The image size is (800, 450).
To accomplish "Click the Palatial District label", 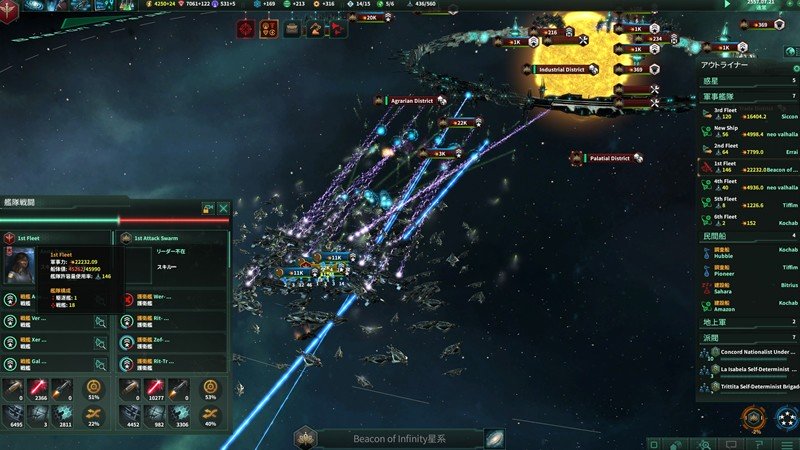I will pyautogui.click(x=608, y=158).
